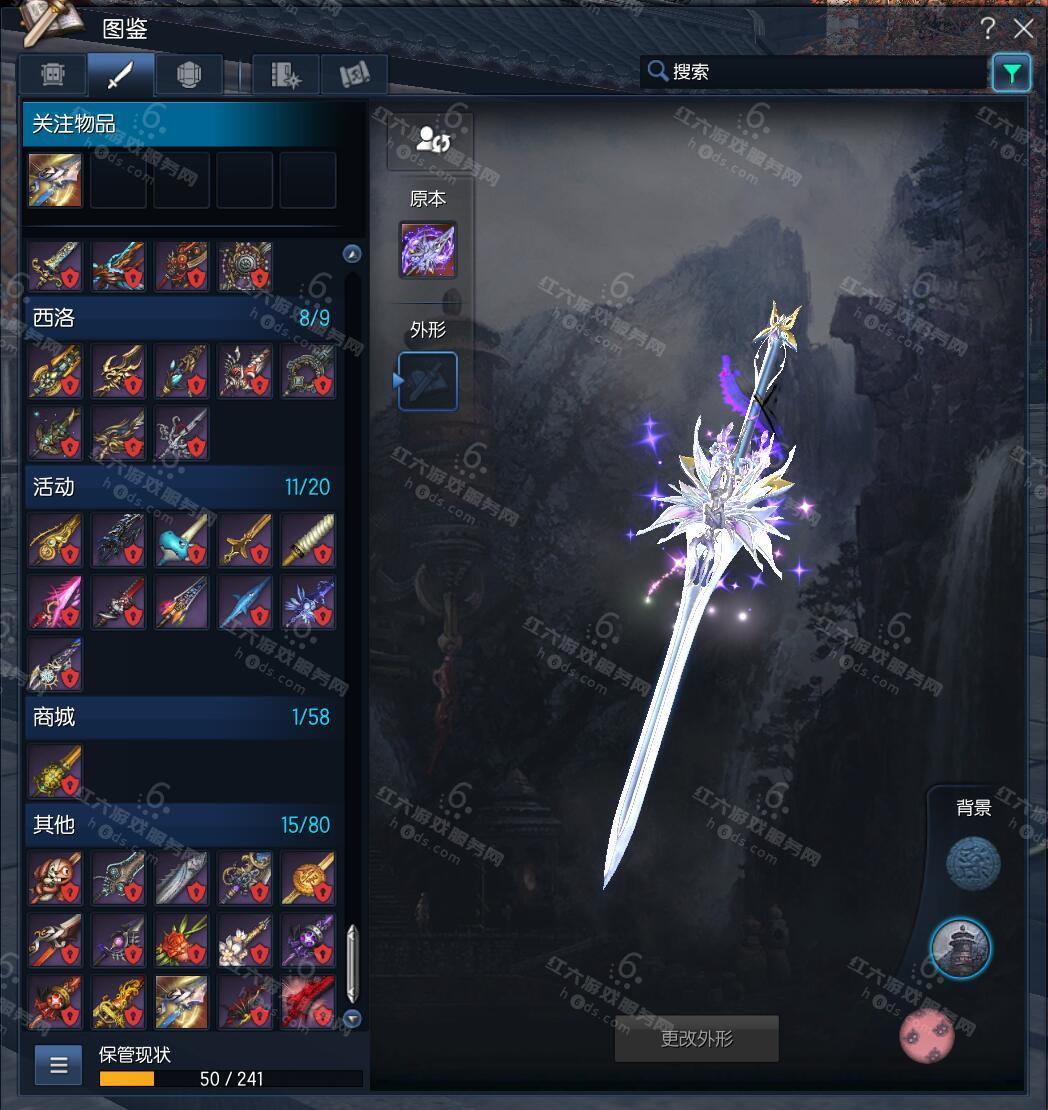The image size is (1048, 1110).
Task: Select the 外形 appearance slot
Action: pos(428,381)
